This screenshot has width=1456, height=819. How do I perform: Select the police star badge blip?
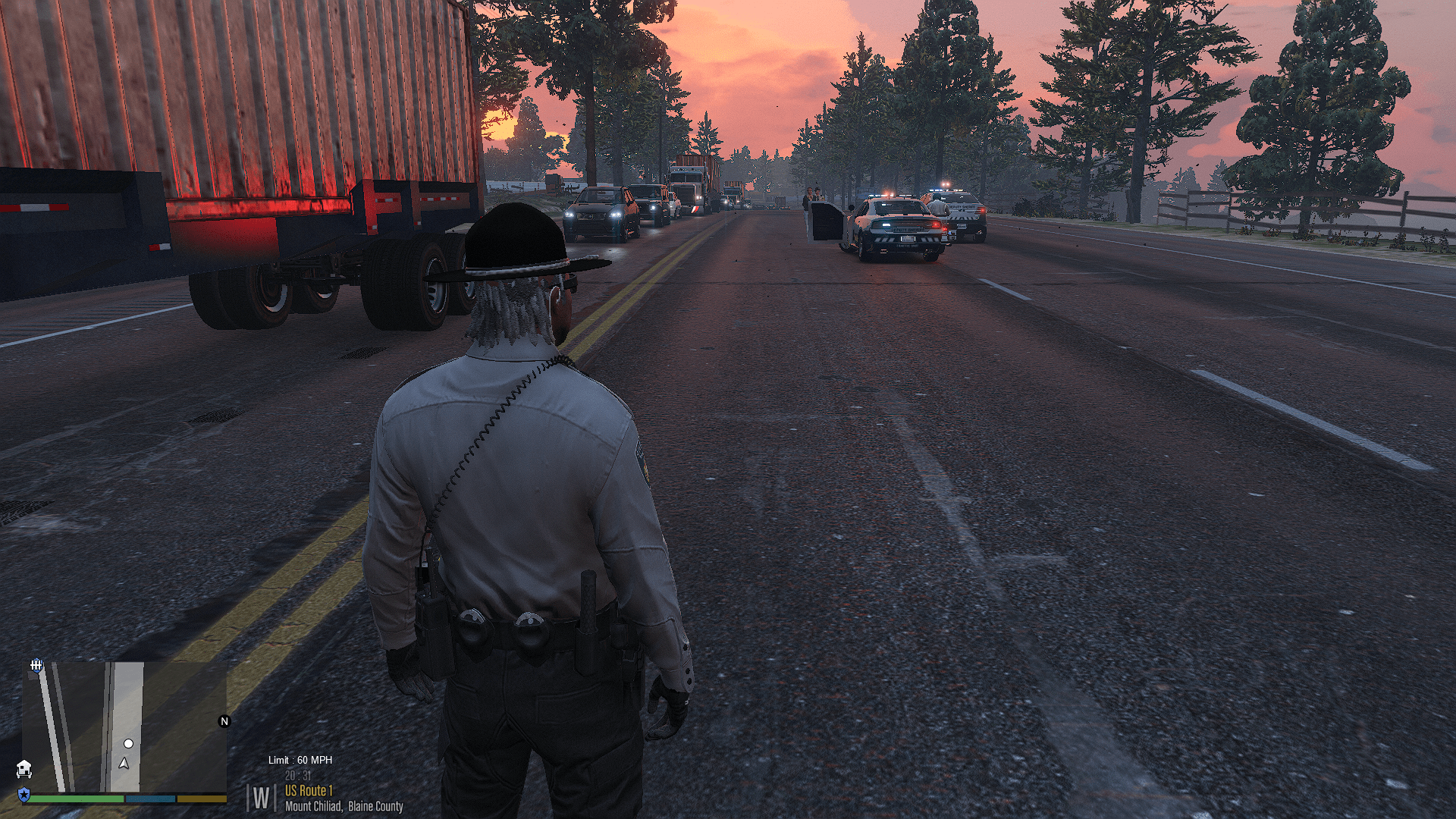click(24, 795)
